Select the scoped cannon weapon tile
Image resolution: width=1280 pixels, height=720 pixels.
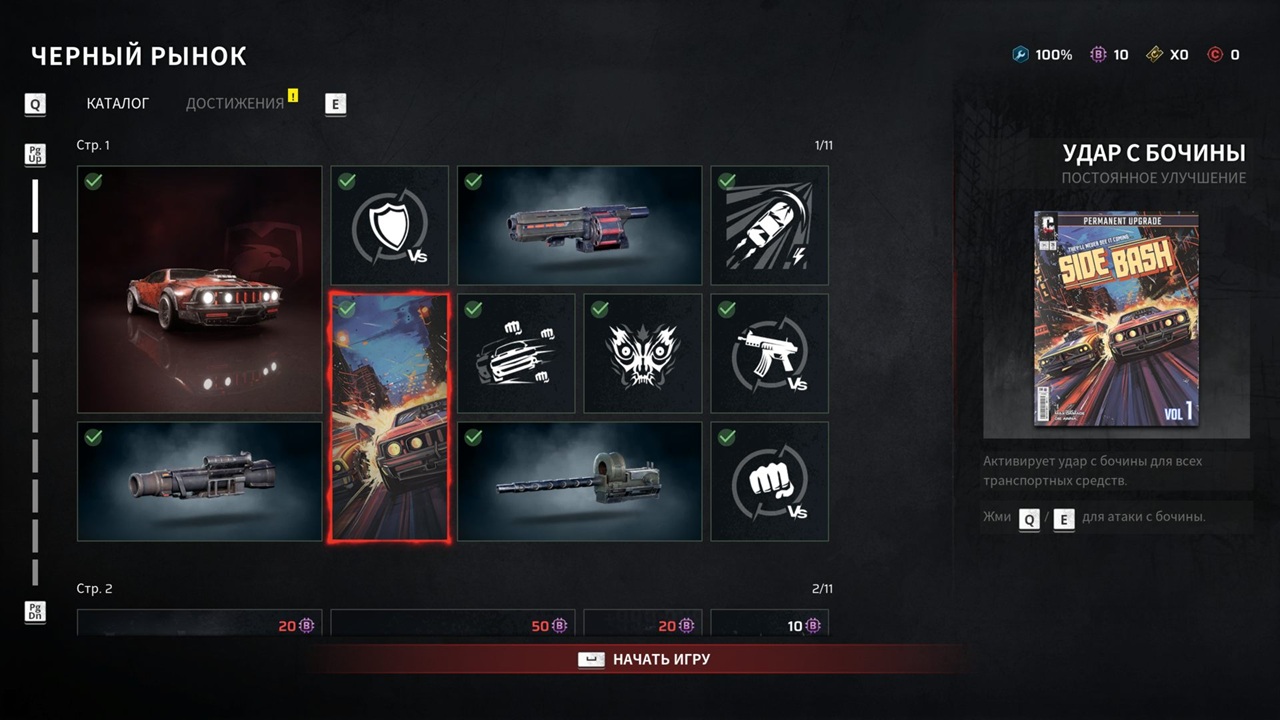point(200,481)
